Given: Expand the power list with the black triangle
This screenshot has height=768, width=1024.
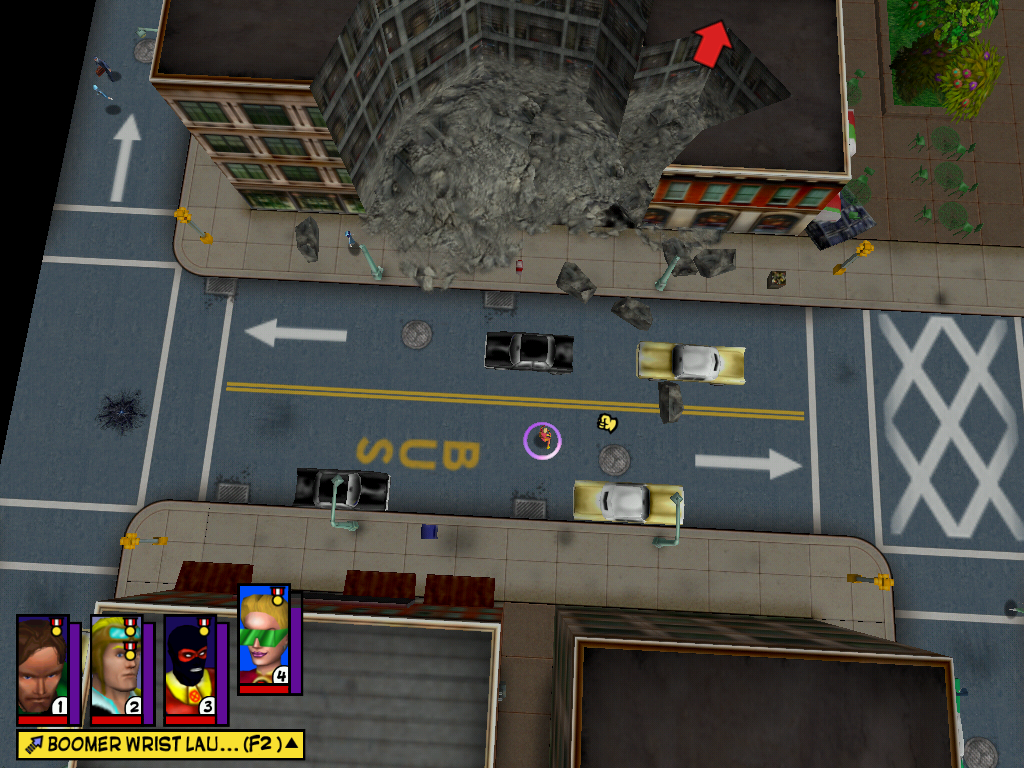Looking at the screenshot, I should pos(291,743).
